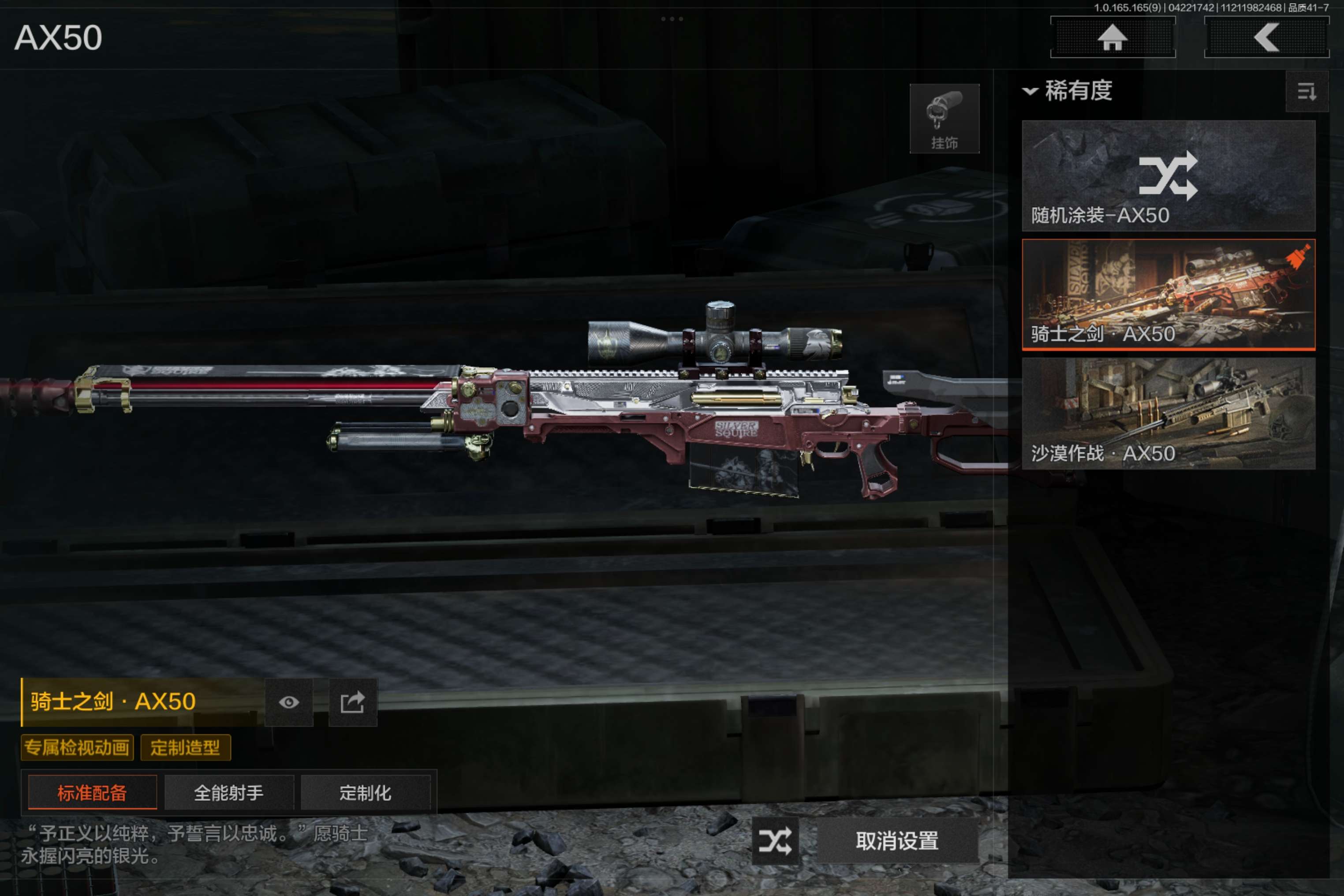The width and height of the screenshot is (1344, 896).
Task: Share the 骑士之剑 skin
Action: pyautogui.click(x=353, y=702)
